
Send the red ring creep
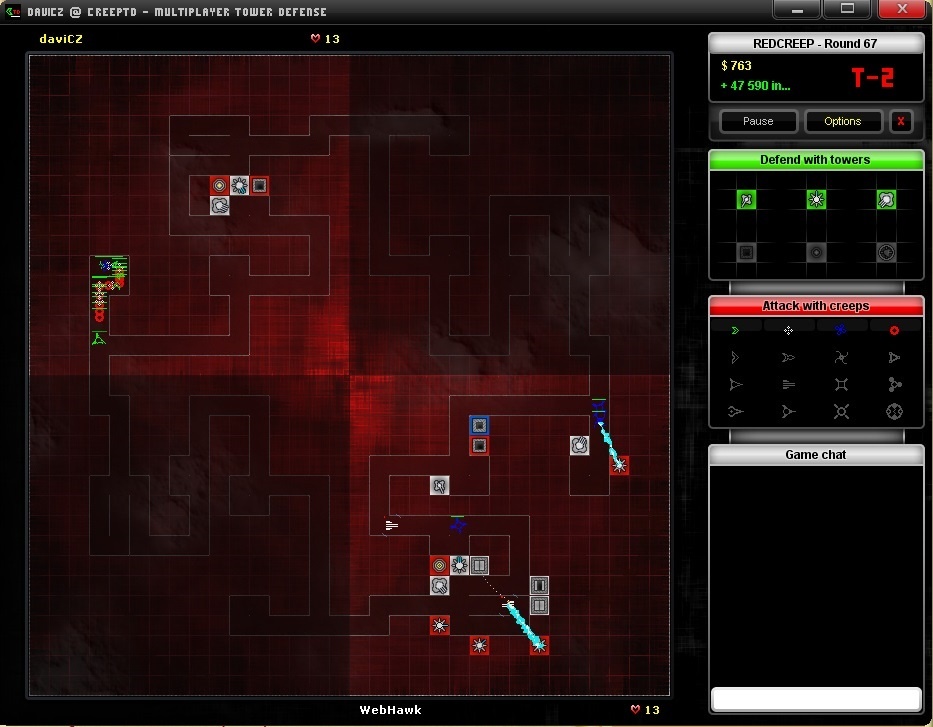[x=894, y=330]
